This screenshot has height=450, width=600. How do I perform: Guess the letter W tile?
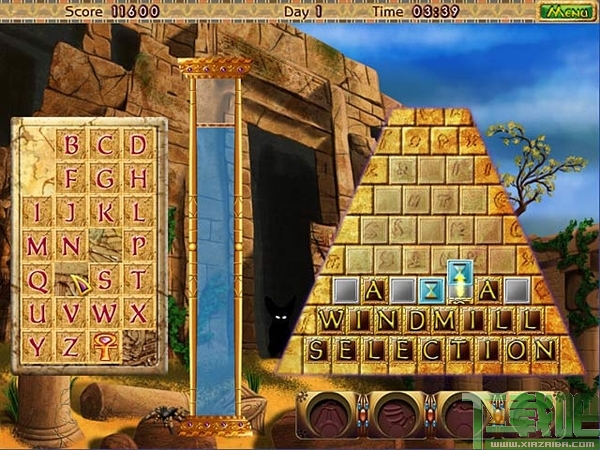(x=104, y=312)
